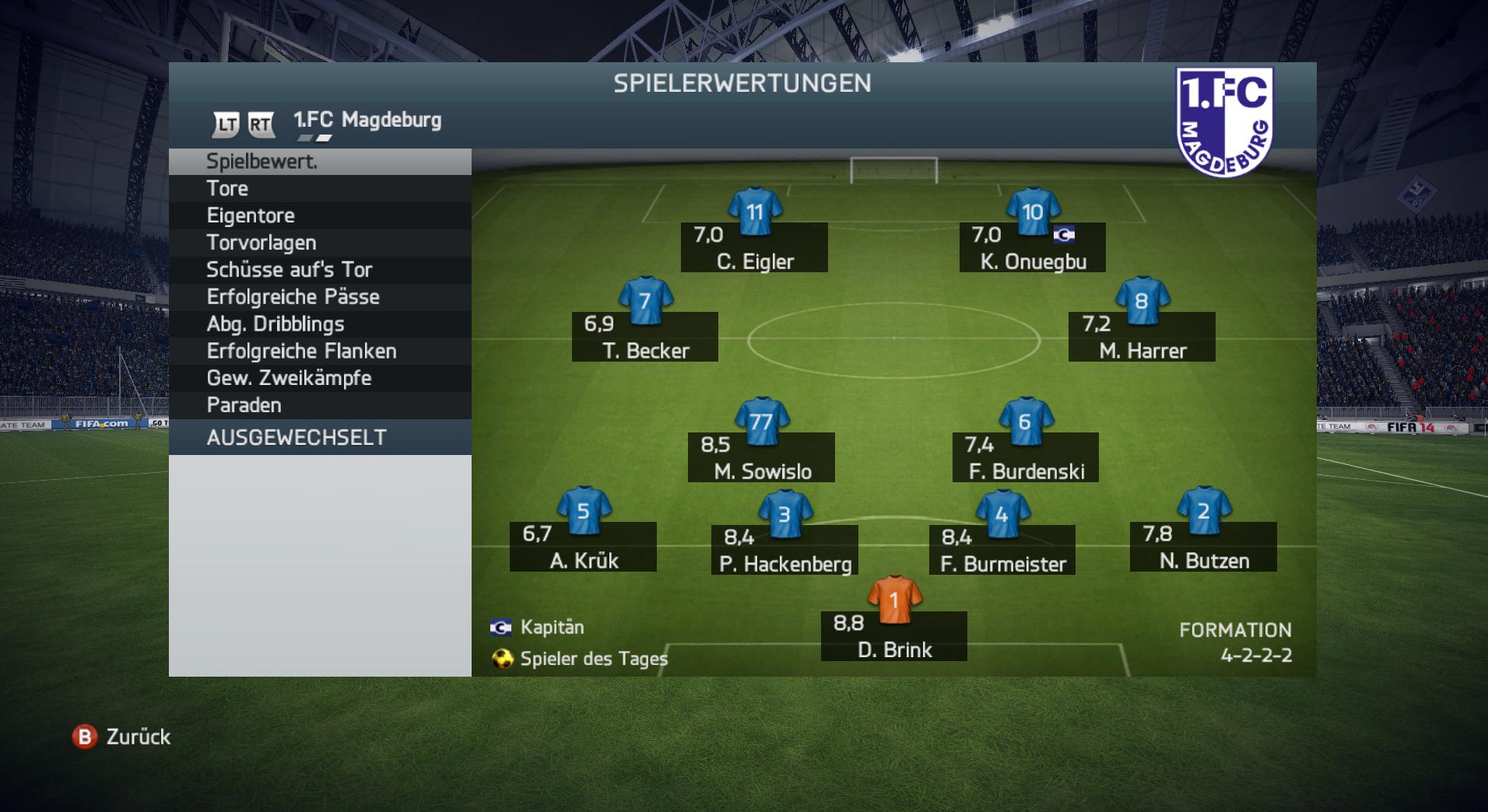
Task: Pick M. Harrer's player card
Action: 1142,336
